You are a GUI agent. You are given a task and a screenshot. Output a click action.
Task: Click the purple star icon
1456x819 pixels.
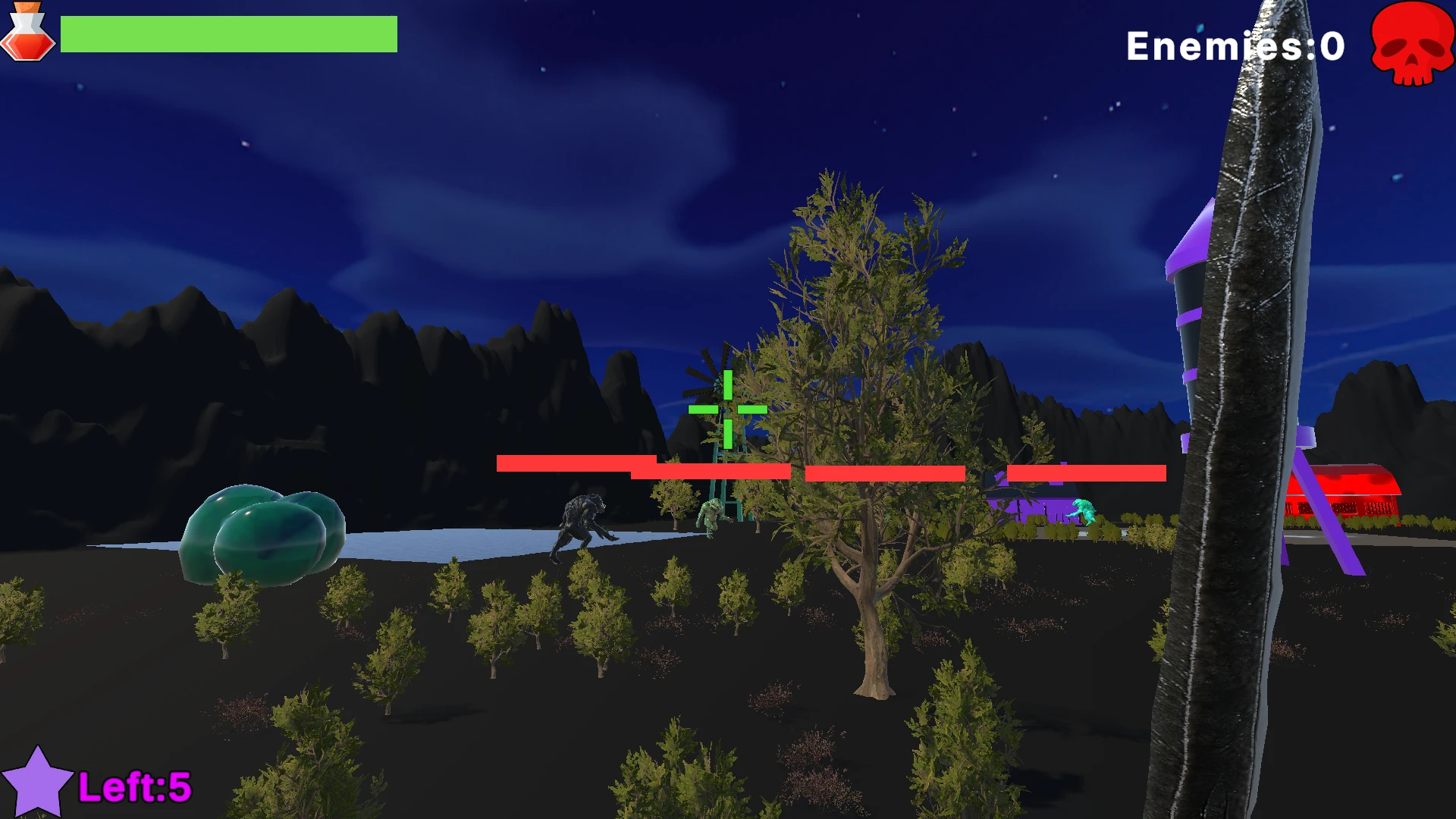pyautogui.click(x=37, y=783)
